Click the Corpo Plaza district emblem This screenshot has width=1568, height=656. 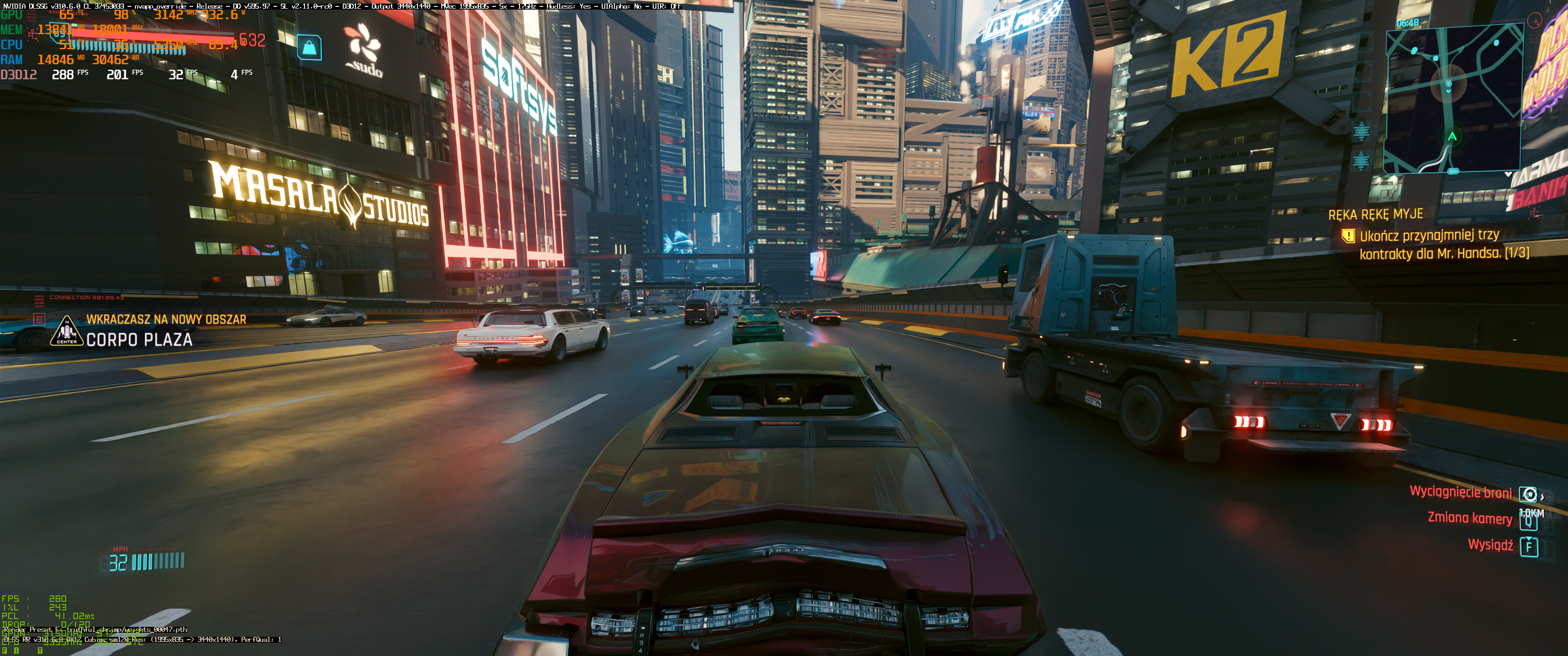tap(67, 331)
